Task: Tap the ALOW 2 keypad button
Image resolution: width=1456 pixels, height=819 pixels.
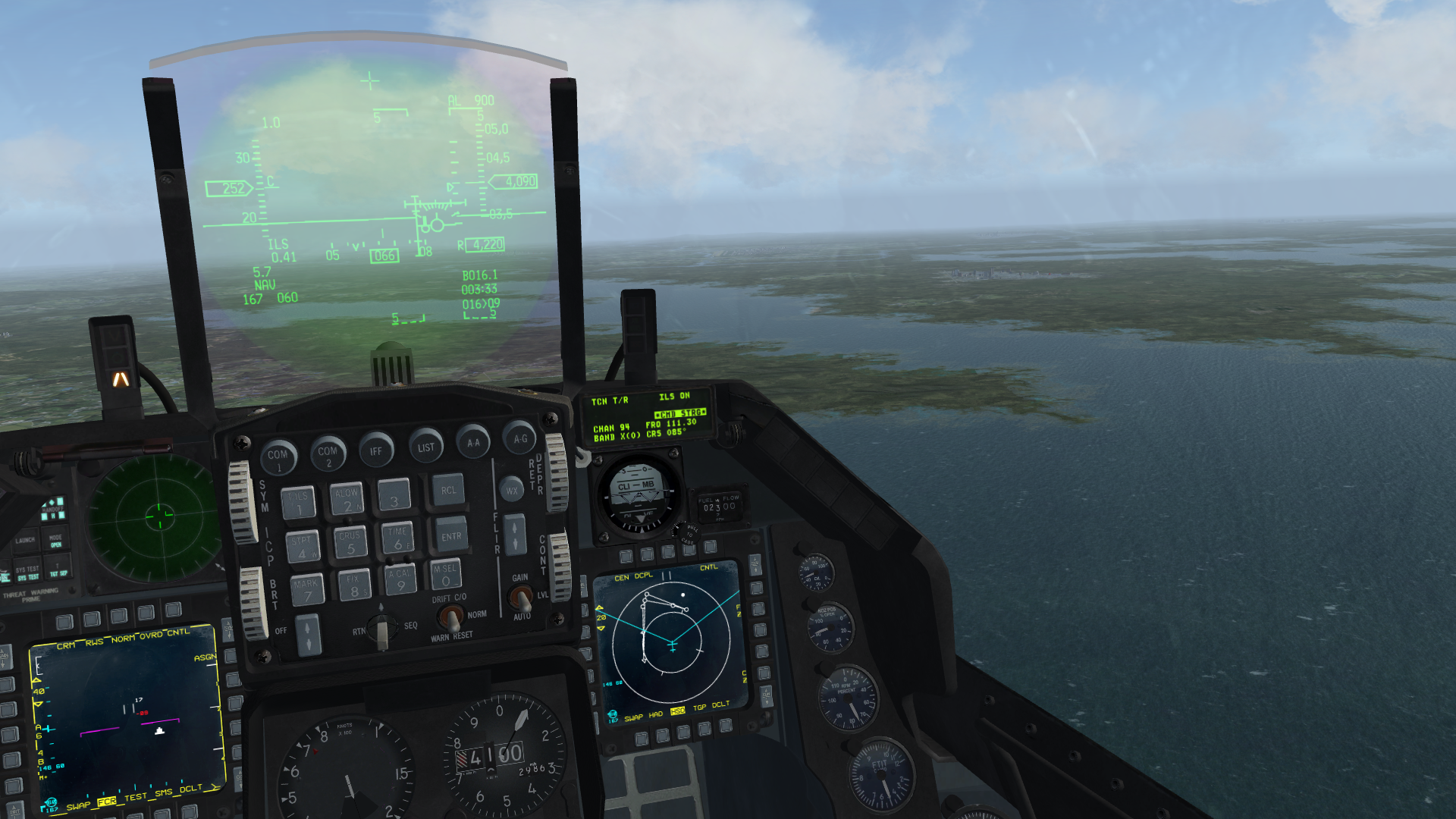Action: coord(347,499)
